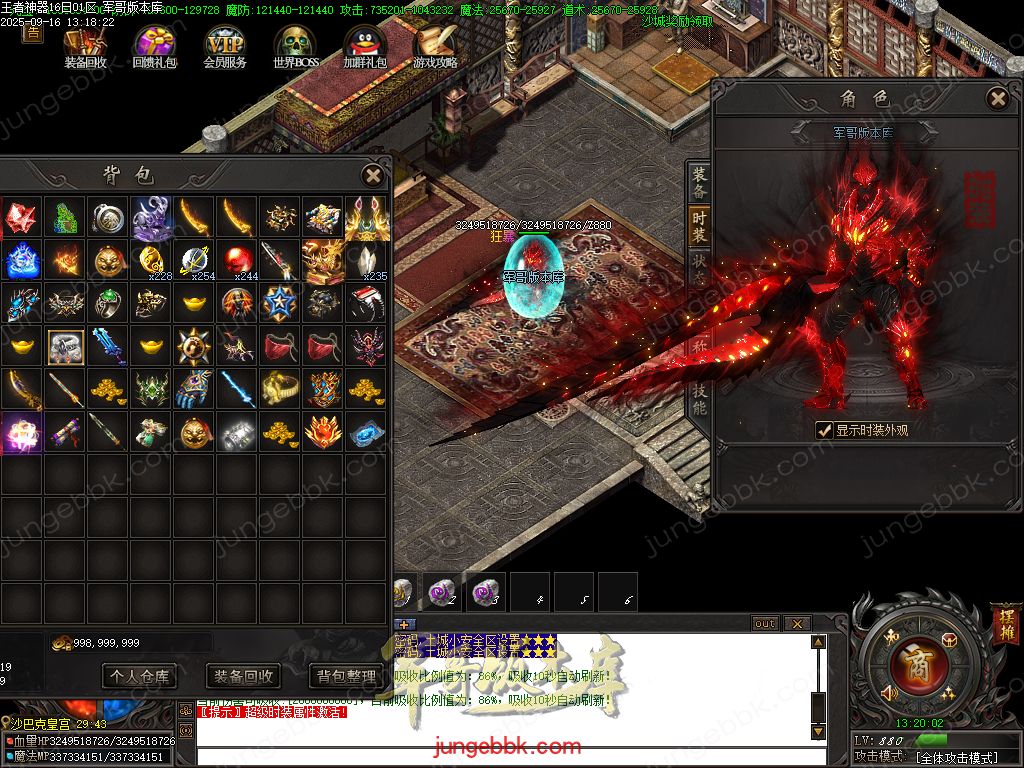1024x768 pixels.
Task: Switch to the 装备 equipment tab
Action: (699, 182)
